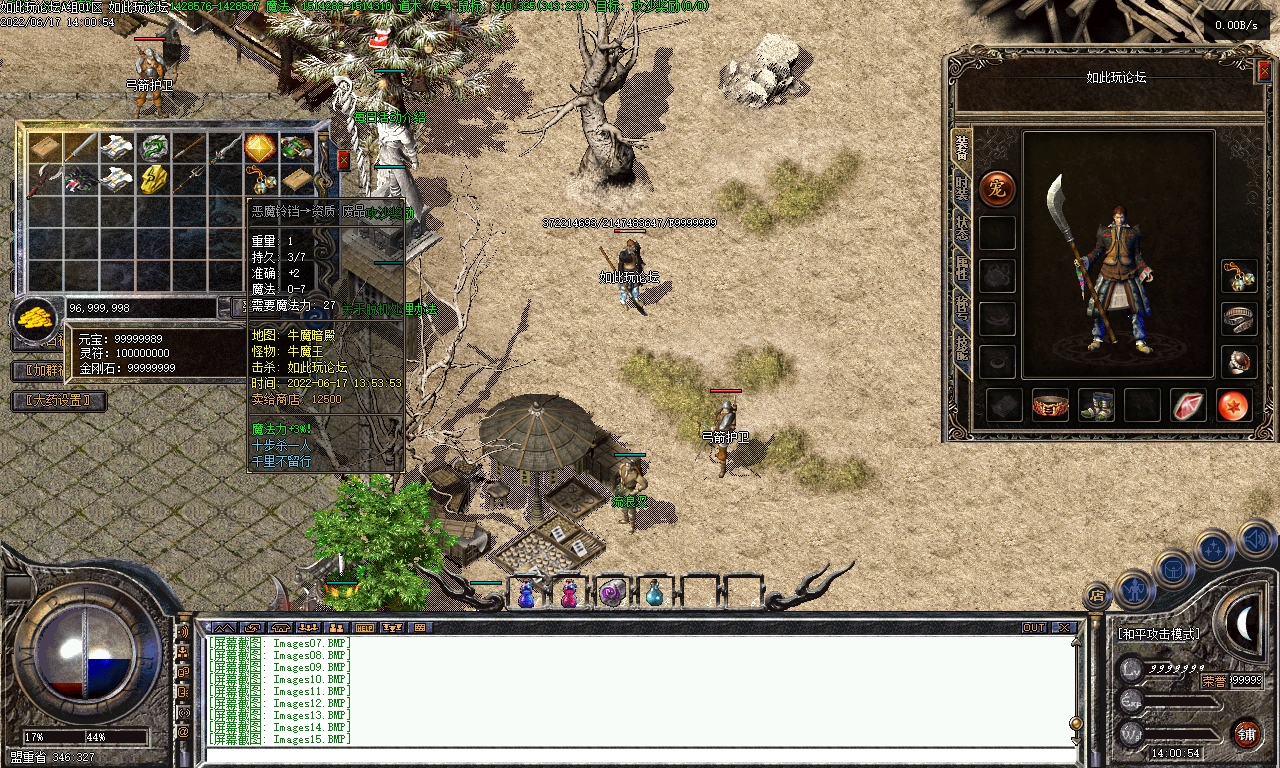Select the equipped green boots slot
Screen dimensions: 1280x768
(1097, 406)
